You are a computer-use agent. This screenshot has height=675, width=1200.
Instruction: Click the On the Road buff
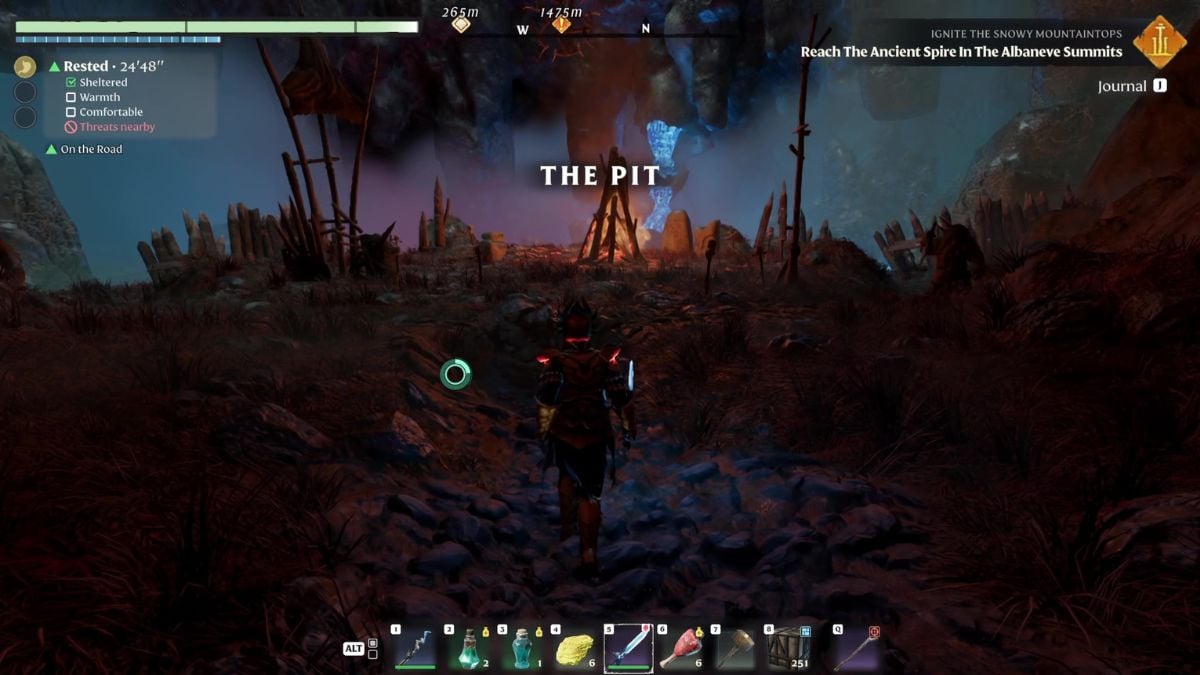pos(91,149)
